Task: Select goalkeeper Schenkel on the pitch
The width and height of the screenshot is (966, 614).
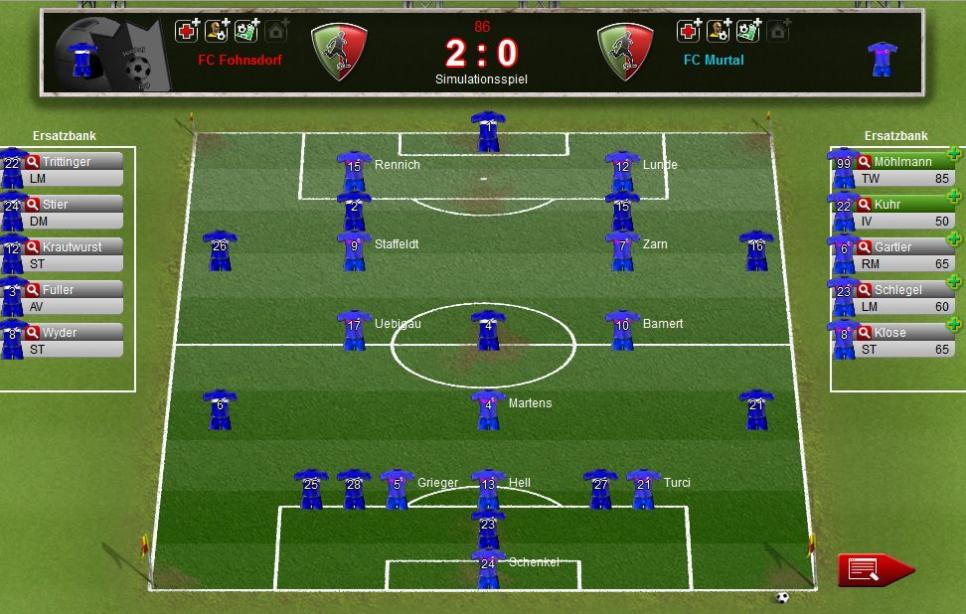Action: [x=488, y=566]
